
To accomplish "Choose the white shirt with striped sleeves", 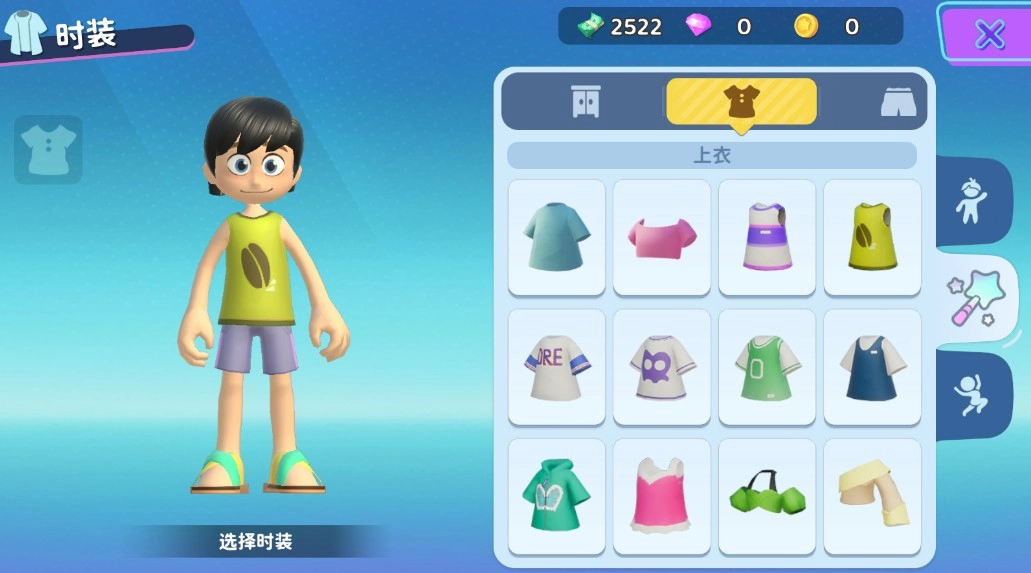I will coord(557,367).
